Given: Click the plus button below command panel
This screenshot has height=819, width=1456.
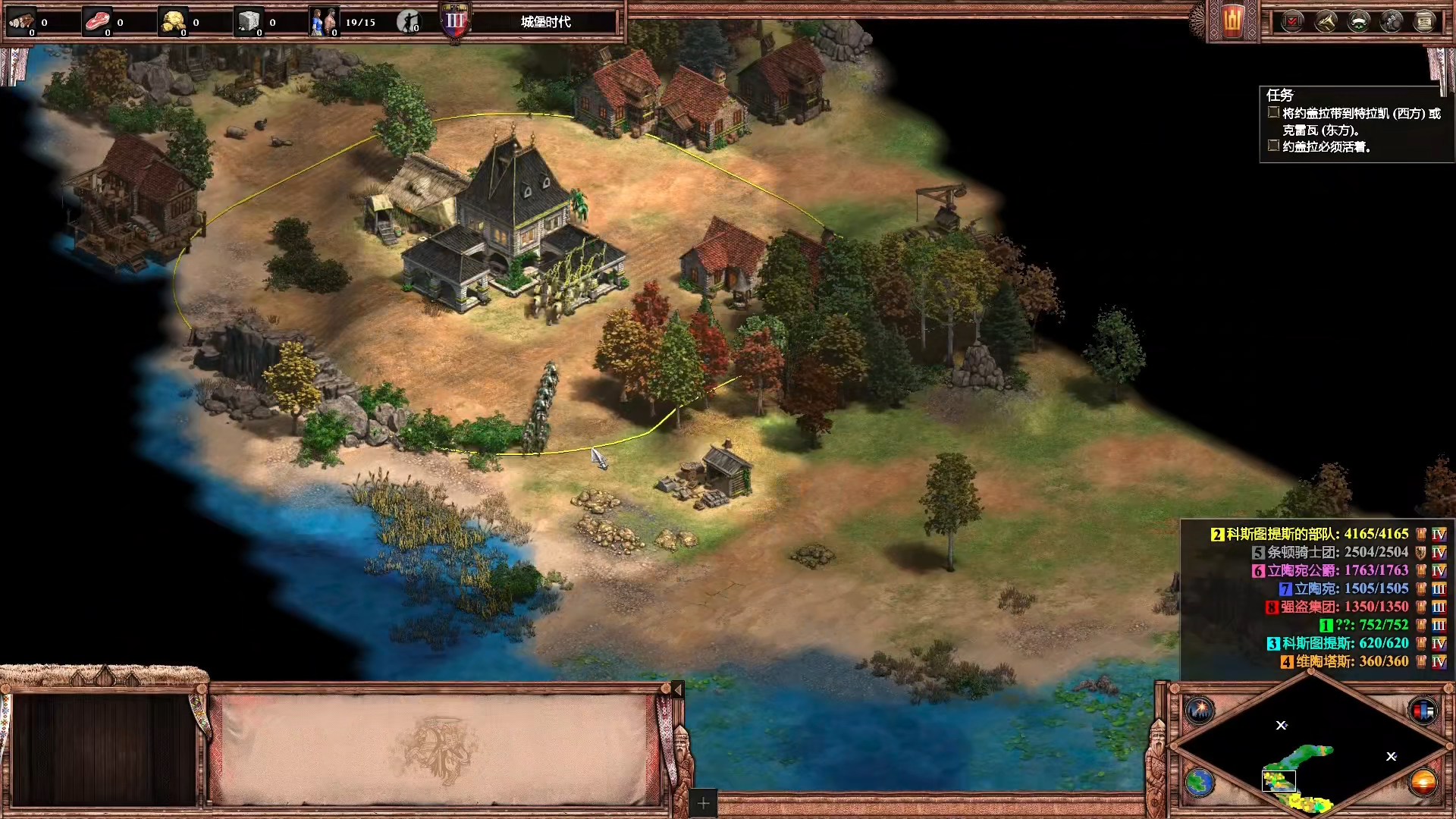Looking at the screenshot, I should point(703,803).
